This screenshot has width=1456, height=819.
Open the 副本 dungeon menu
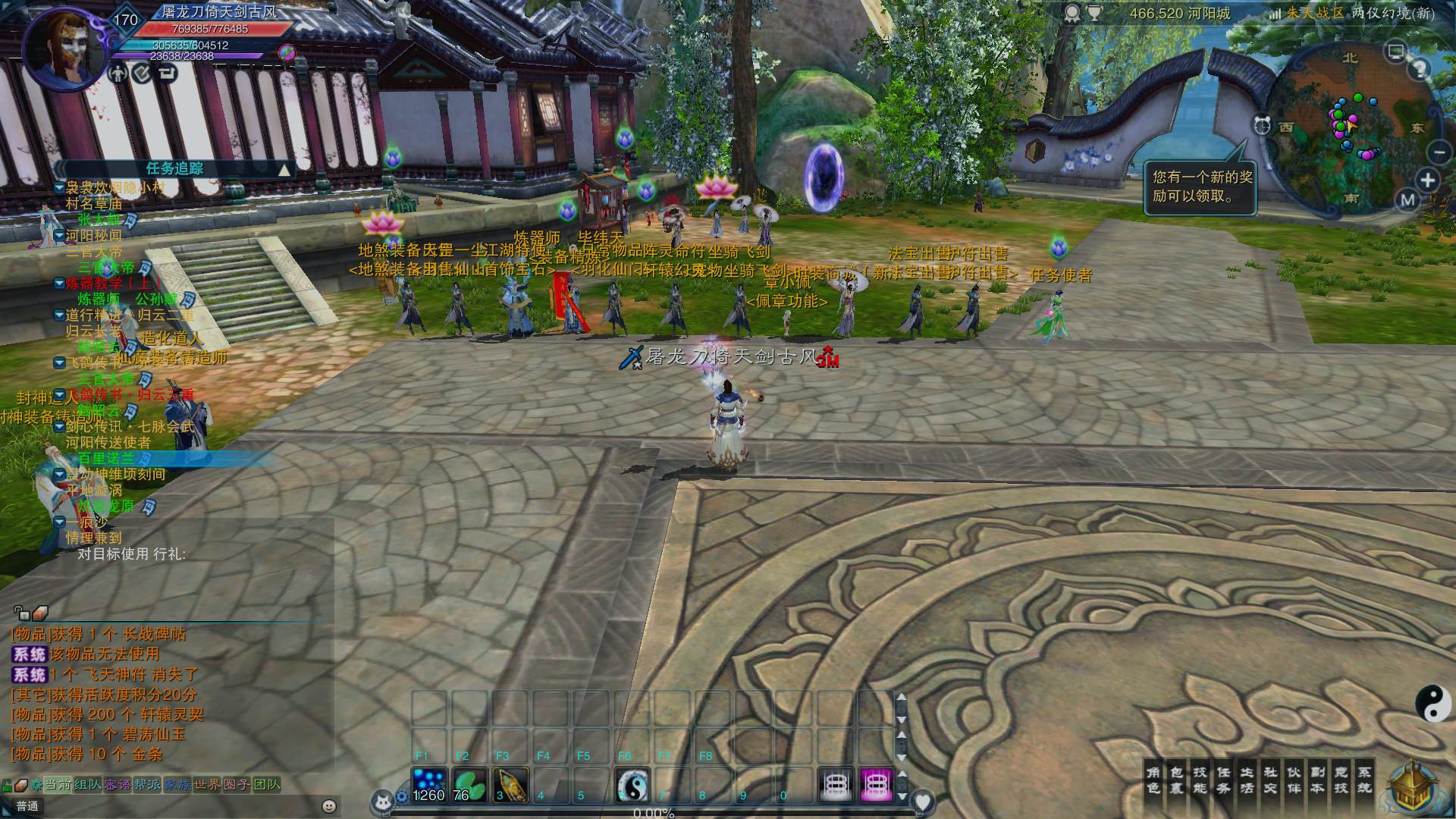[x=1318, y=780]
